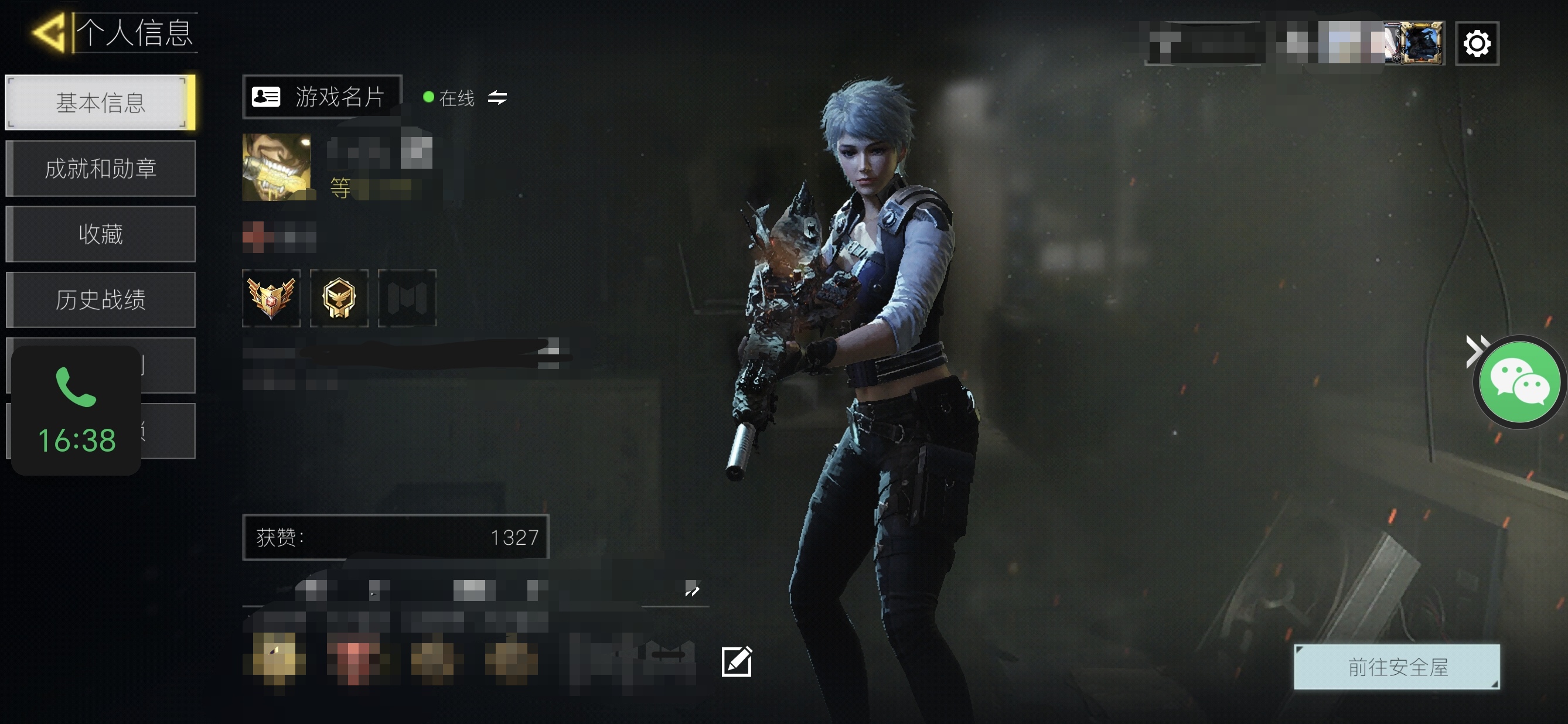Select the winged shield rank badge

pyautogui.click(x=271, y=298)
